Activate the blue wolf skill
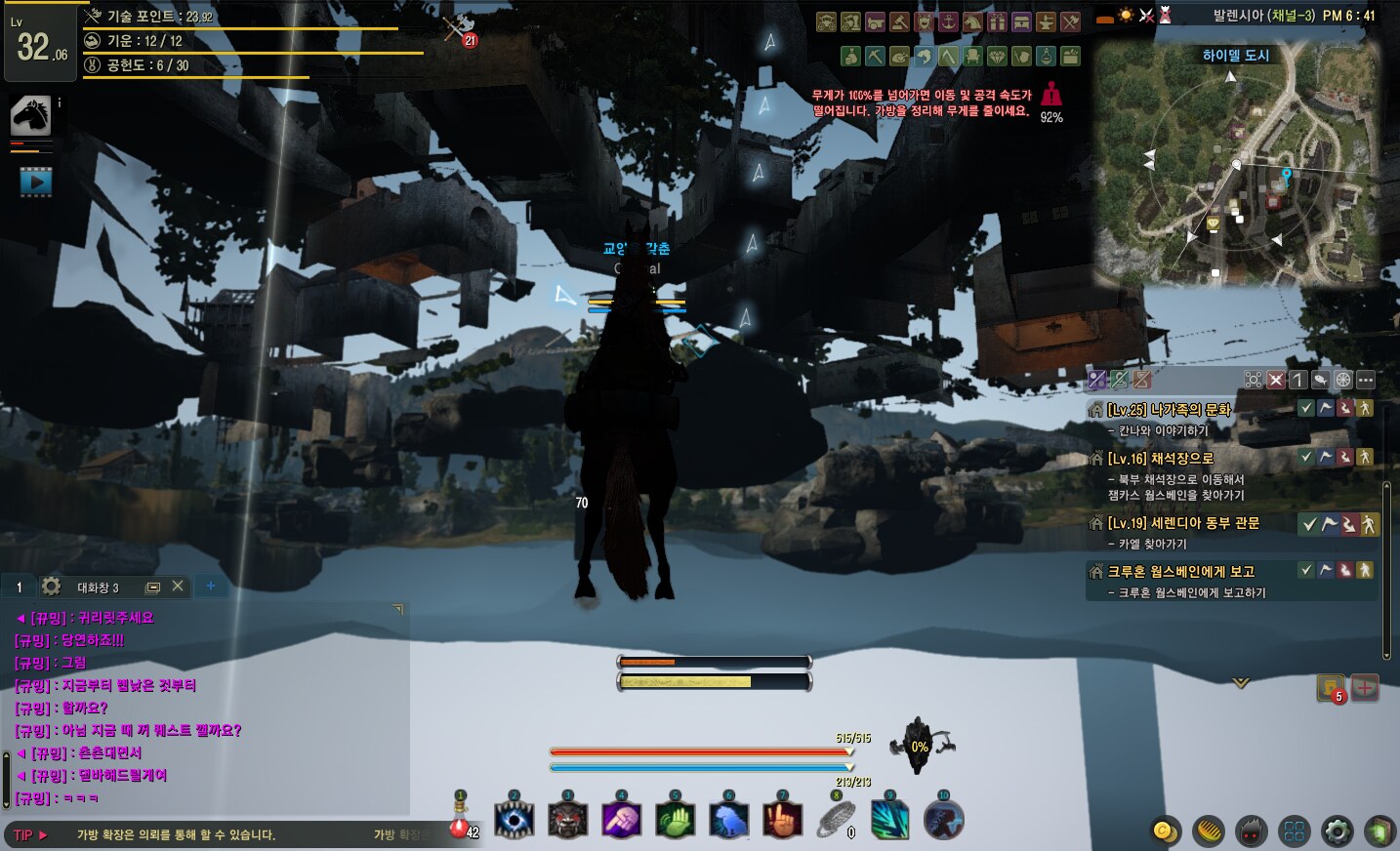 pos(728,820)
